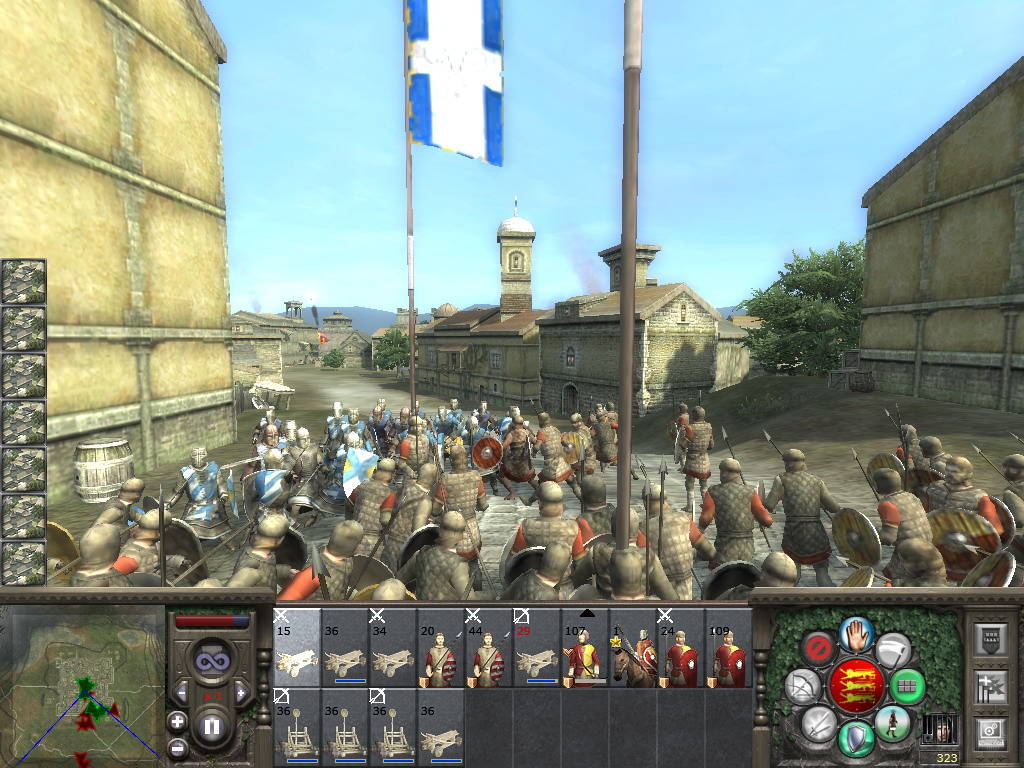Zoom in the minimap with plus button
Screen dimensions: 1024x768
click(177, 720)
